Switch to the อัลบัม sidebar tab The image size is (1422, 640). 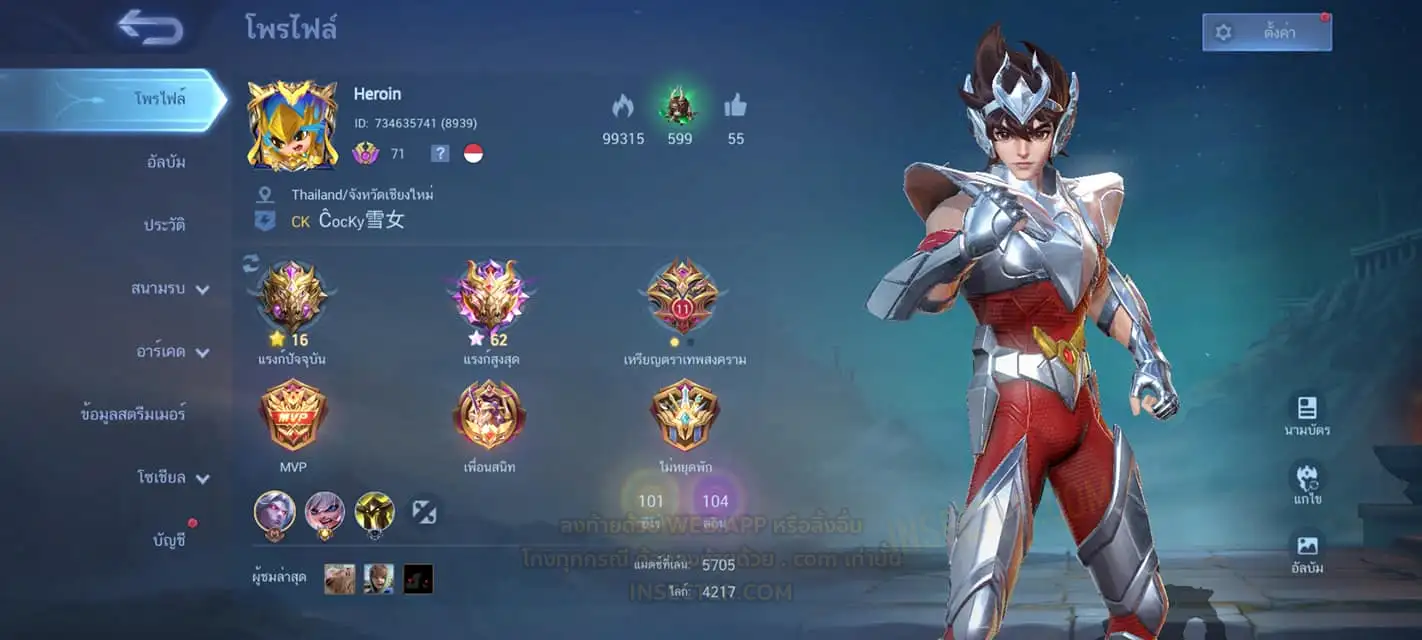[x=166, y=162]
